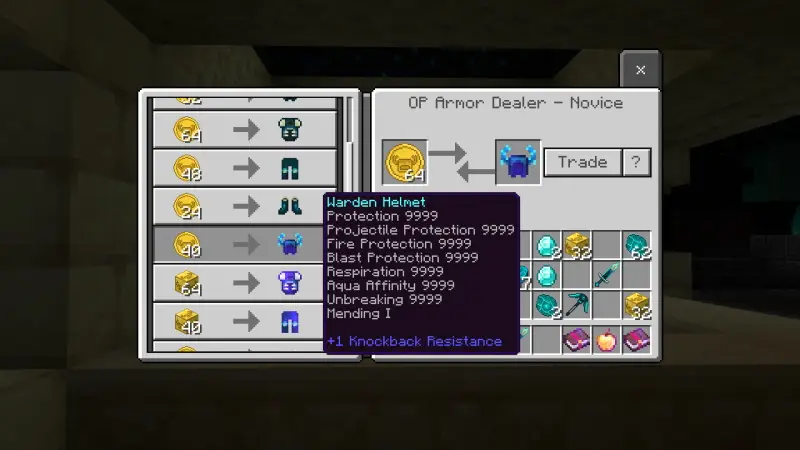This screenshot has height=450, width=800.
Task: Confirm the trade with the Trade button
Action: pyautogui.click(x=582, y=162)
